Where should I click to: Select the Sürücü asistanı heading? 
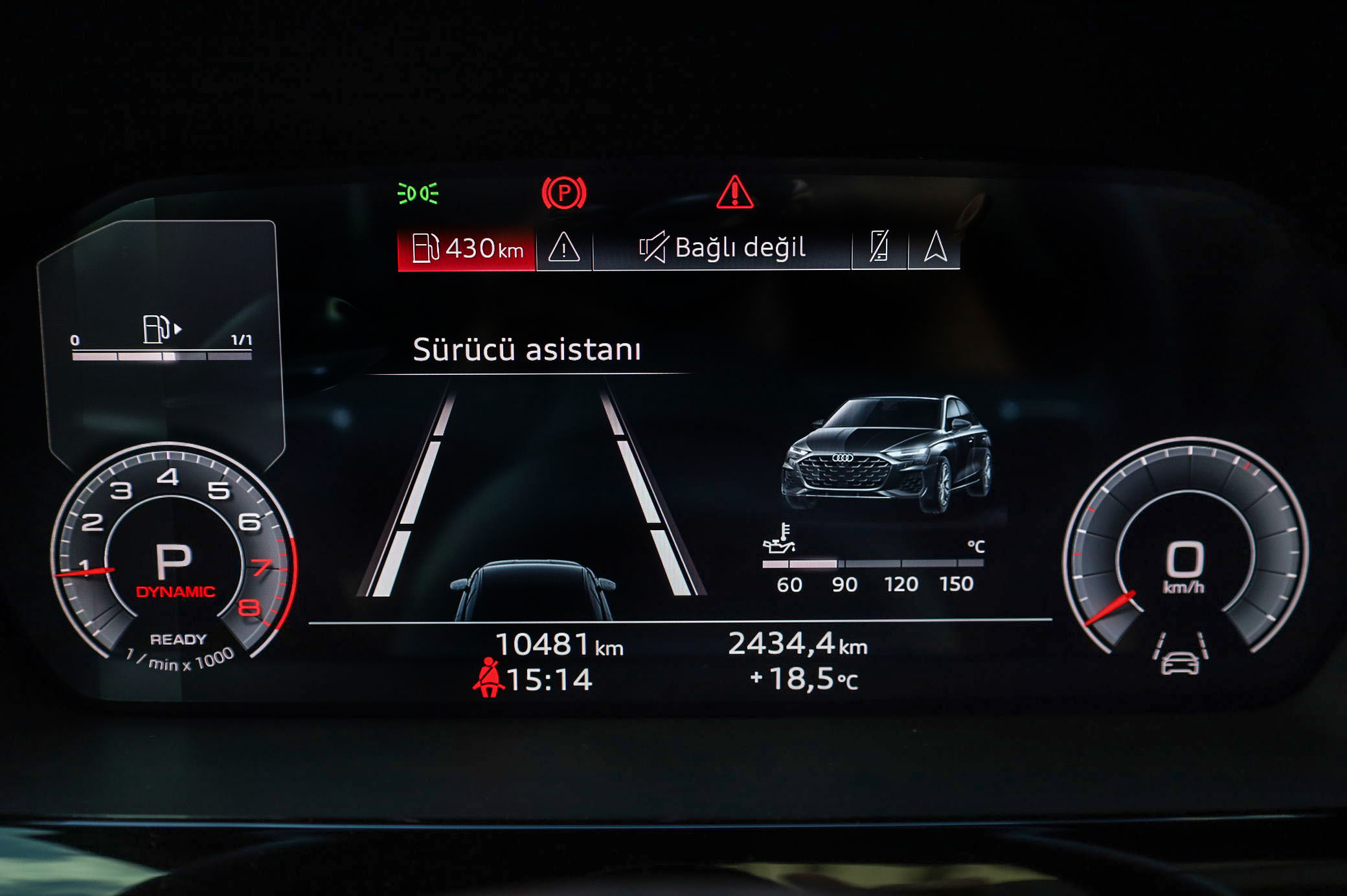point(526,350)
